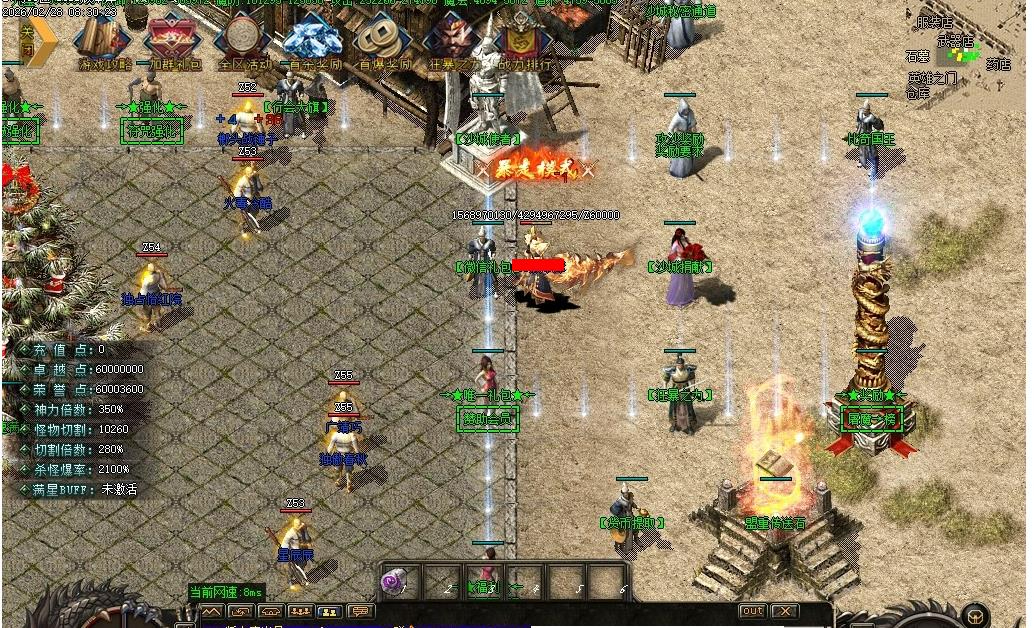Select the 药店 pharmacy label on the minimap
This screenshot has height=628, width=1034.
[x=997, y=65]
